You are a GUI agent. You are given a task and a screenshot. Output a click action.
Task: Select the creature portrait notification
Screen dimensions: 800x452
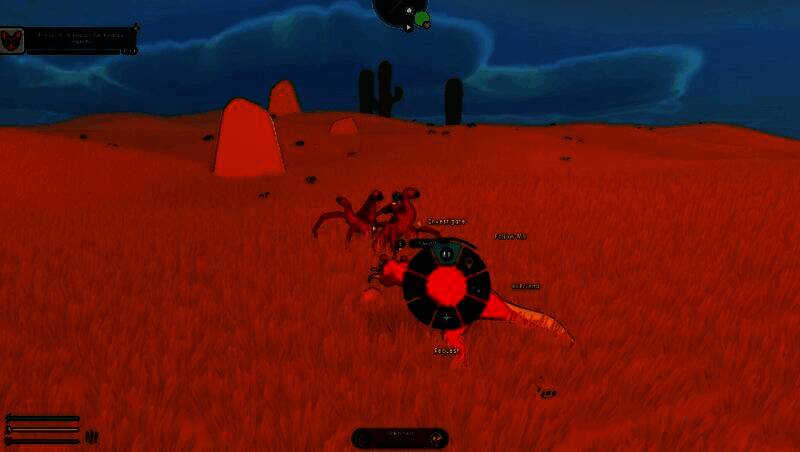point(12,40)
